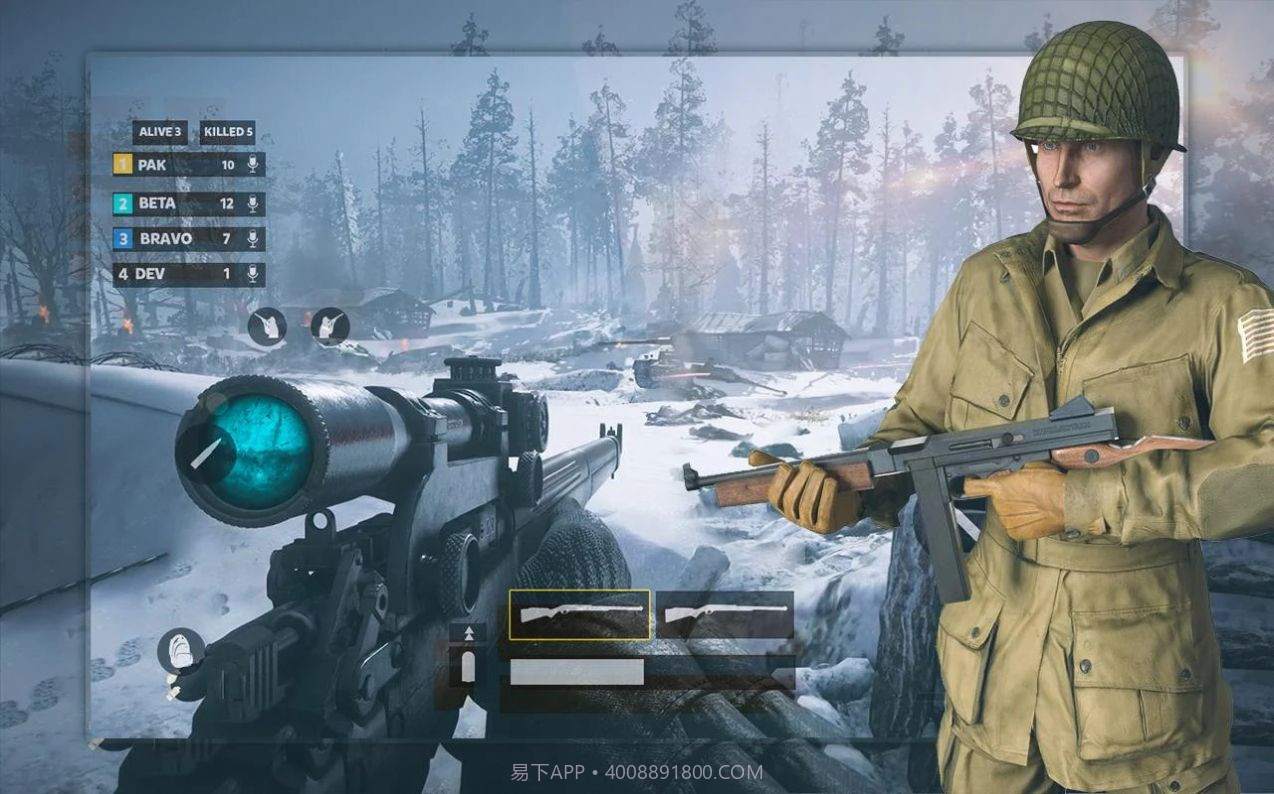This screenshot has height=794, width=1274.
Task: Click the bullet ammo icon
Action: coord(468,667)
